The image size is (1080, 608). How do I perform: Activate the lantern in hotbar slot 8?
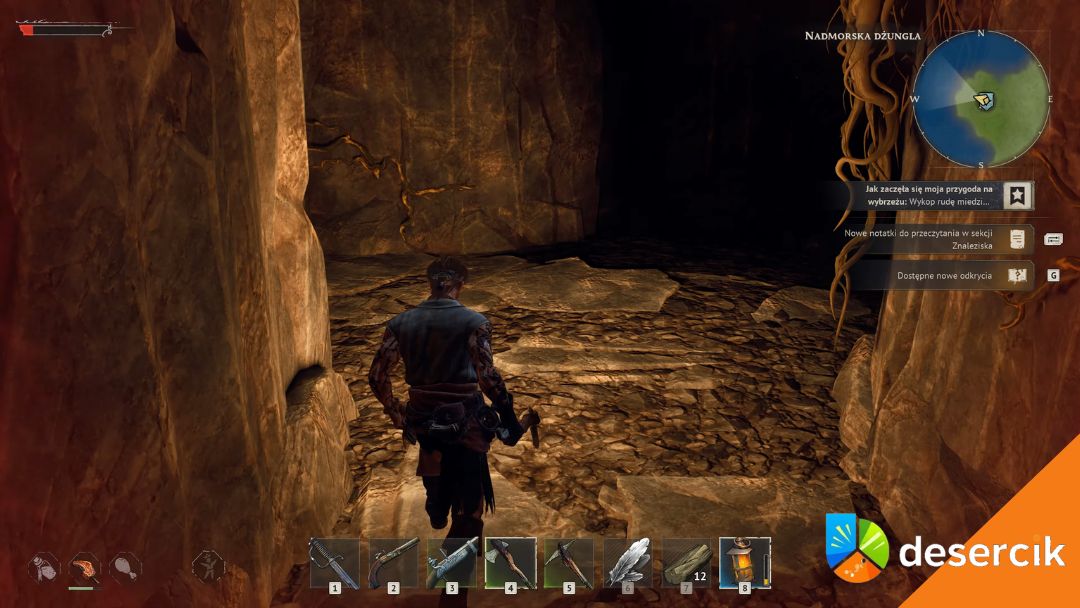point(745,562)
